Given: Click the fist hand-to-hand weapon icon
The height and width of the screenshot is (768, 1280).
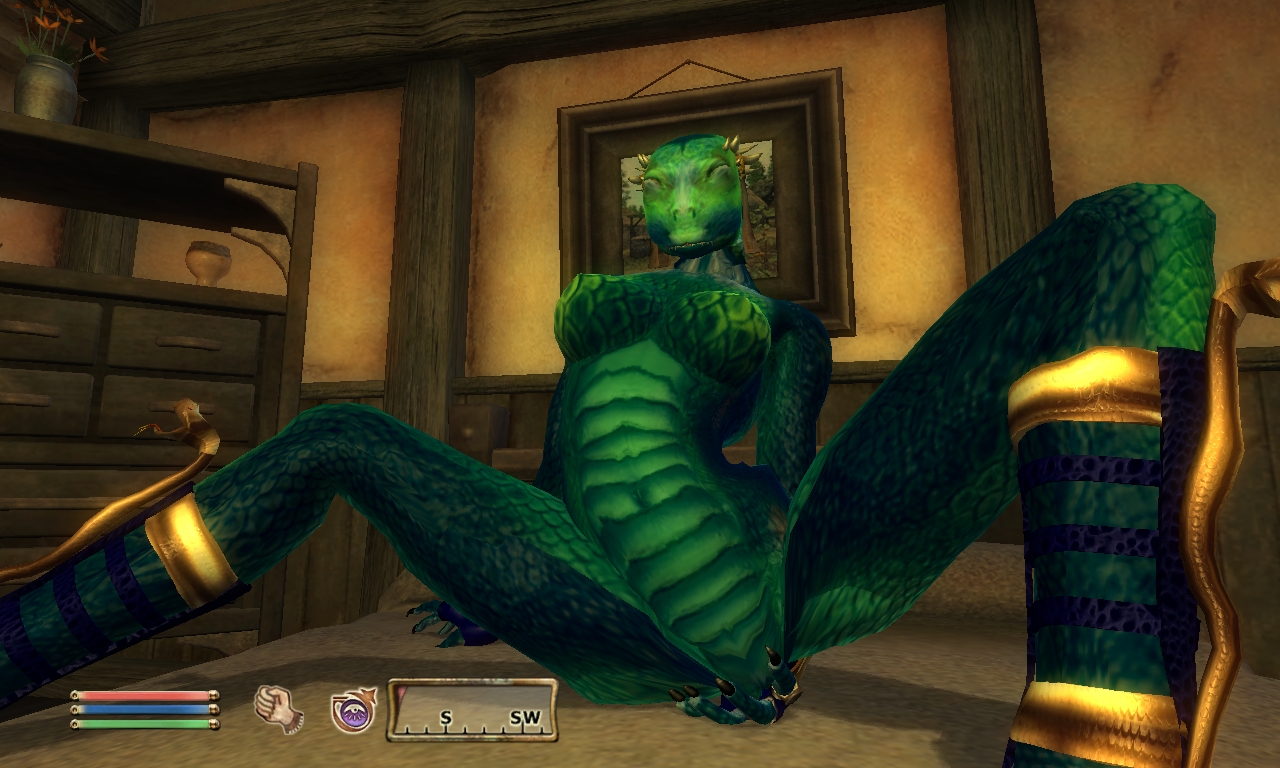Looking at the screenshot, I should coord(278,709).
